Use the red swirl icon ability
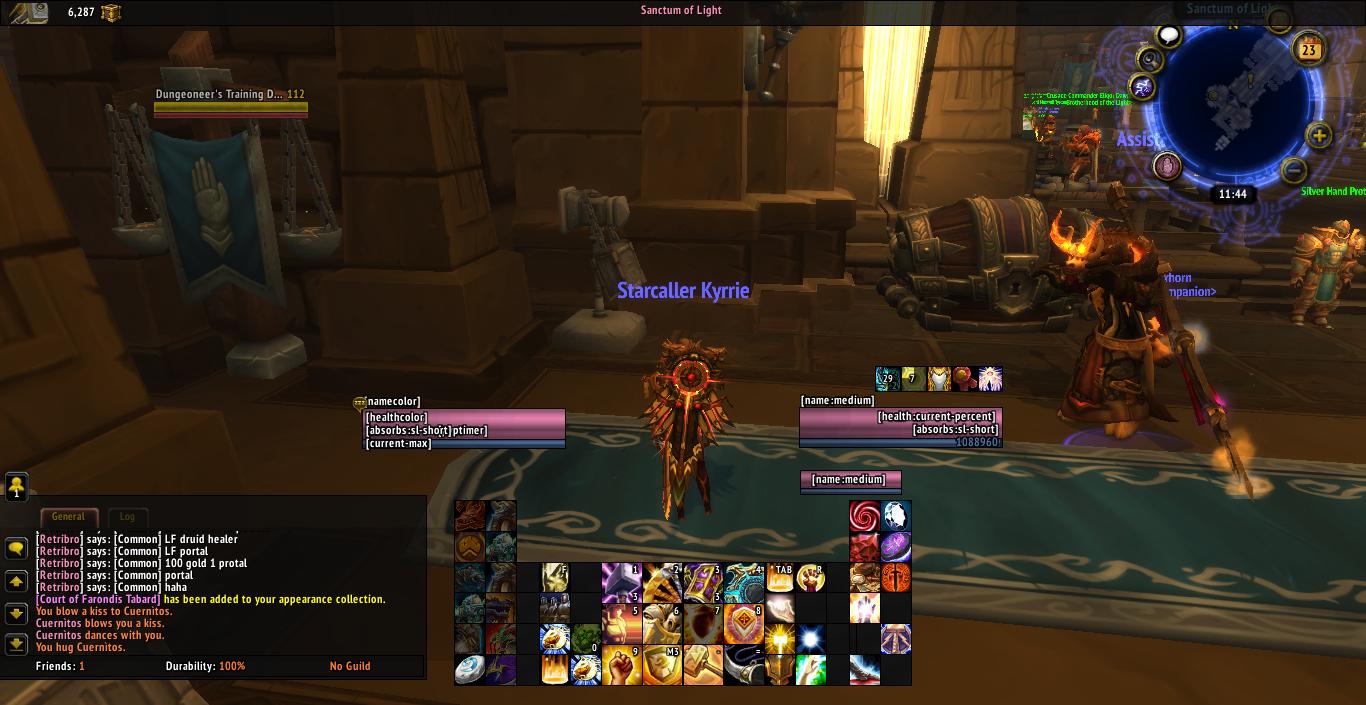1366x705 pixels. tap(864, 516)
